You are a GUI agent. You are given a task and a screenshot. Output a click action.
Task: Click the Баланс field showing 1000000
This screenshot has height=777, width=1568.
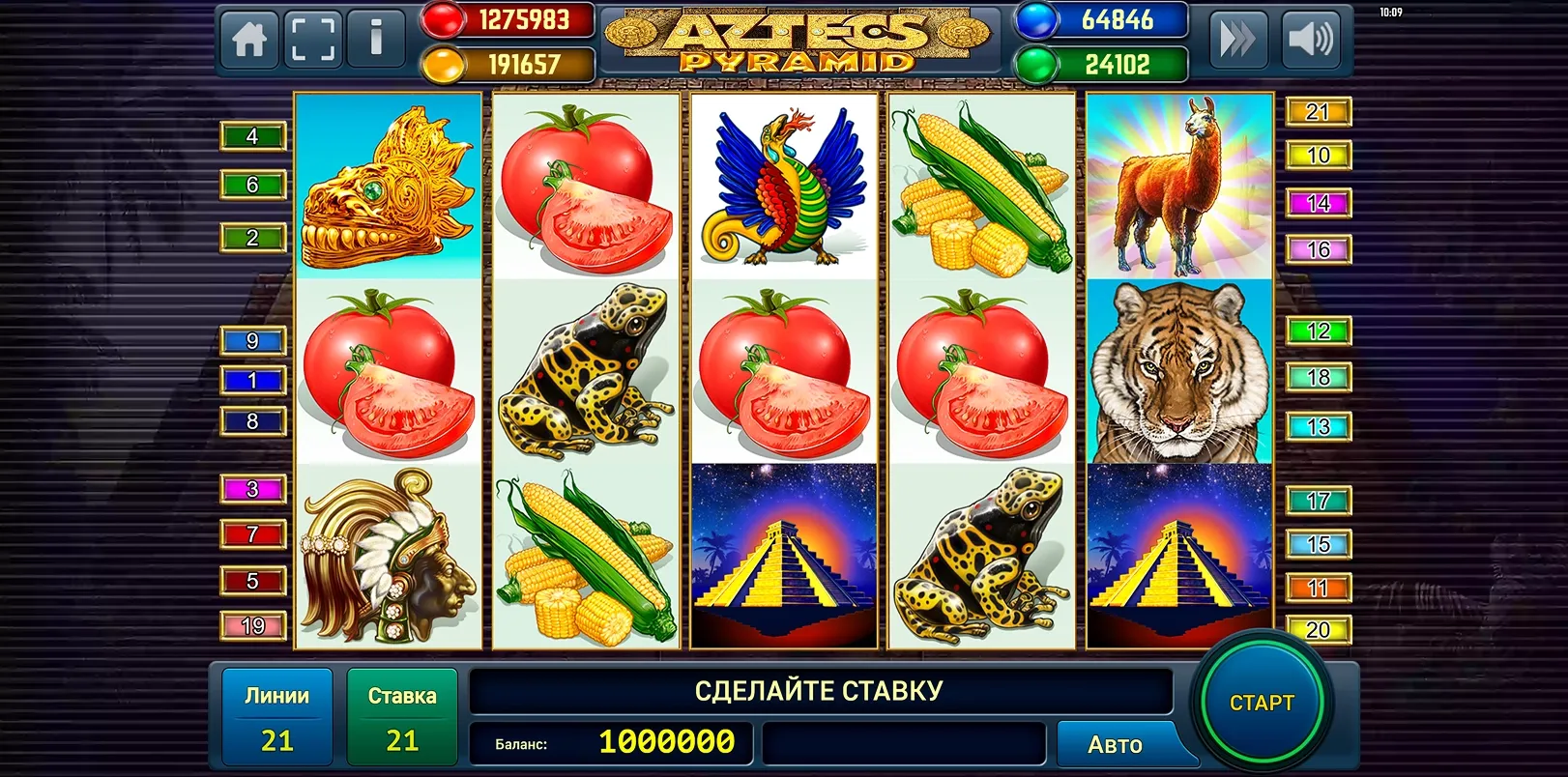(x=613, y=744)
